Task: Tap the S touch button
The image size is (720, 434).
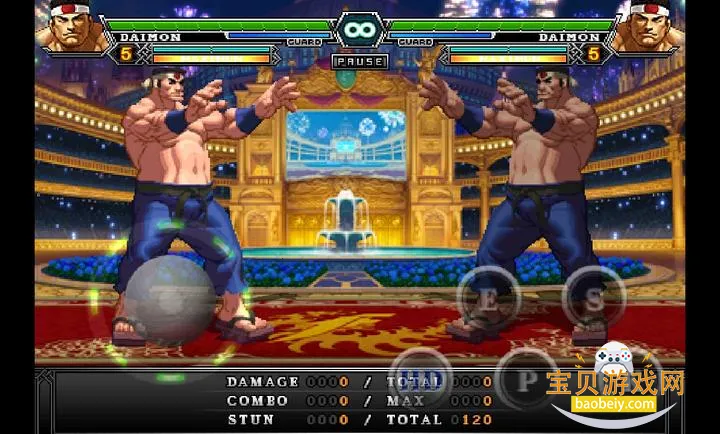Action: coord(594,297)
